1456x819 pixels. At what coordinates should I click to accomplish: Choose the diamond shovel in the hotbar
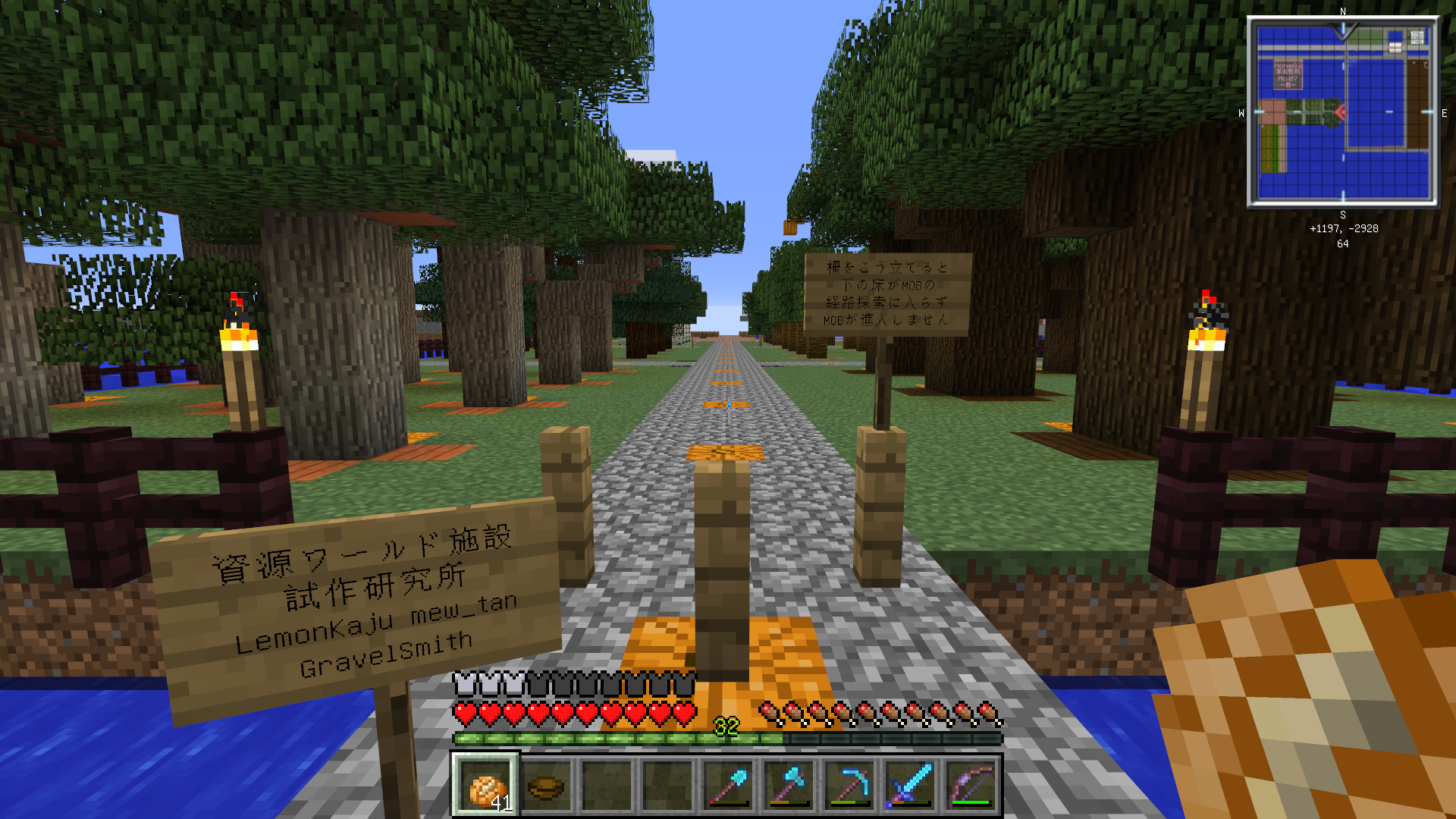728,786
